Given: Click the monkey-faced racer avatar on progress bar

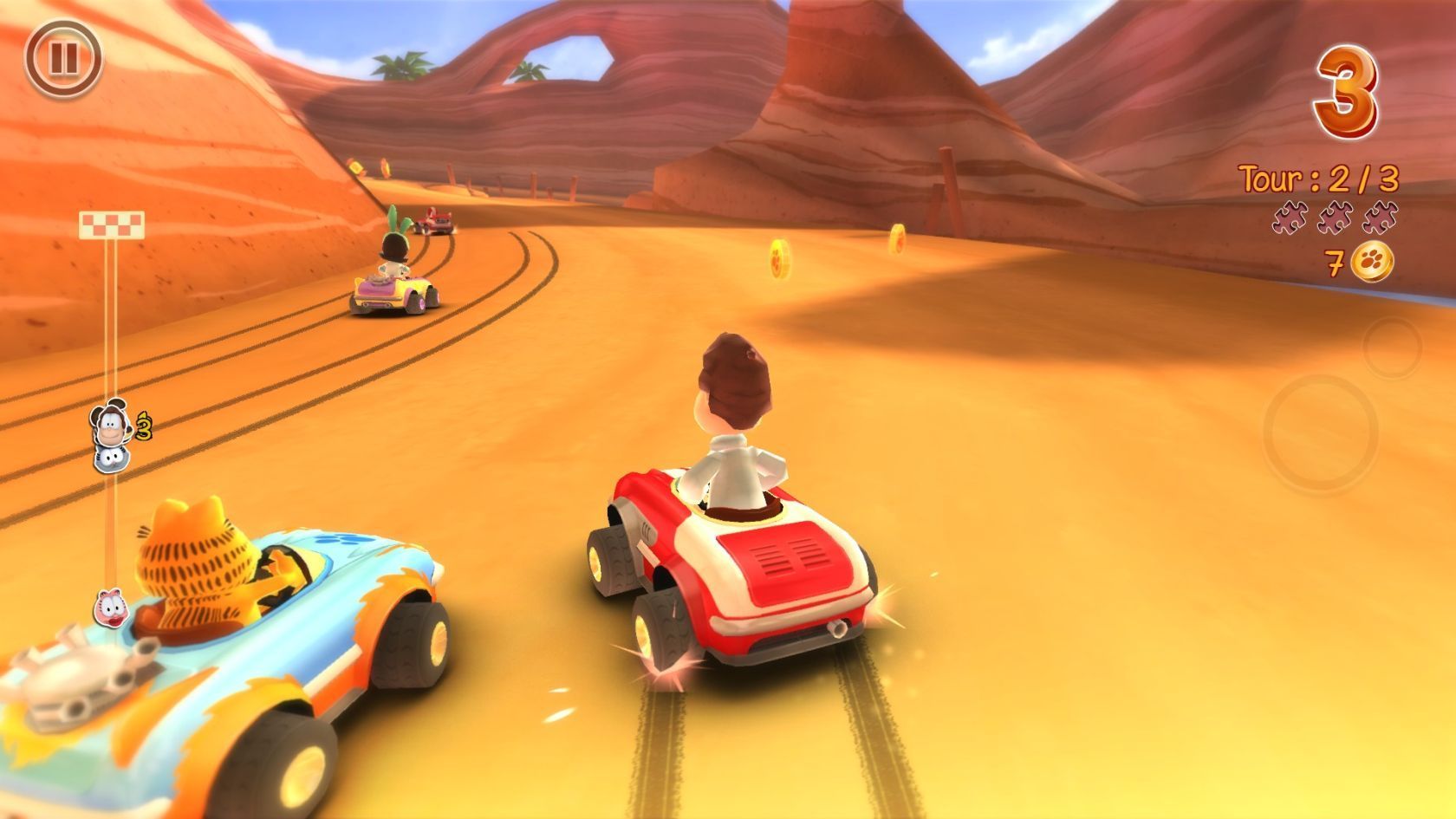Looking at the screenshot, I should 111,424.
